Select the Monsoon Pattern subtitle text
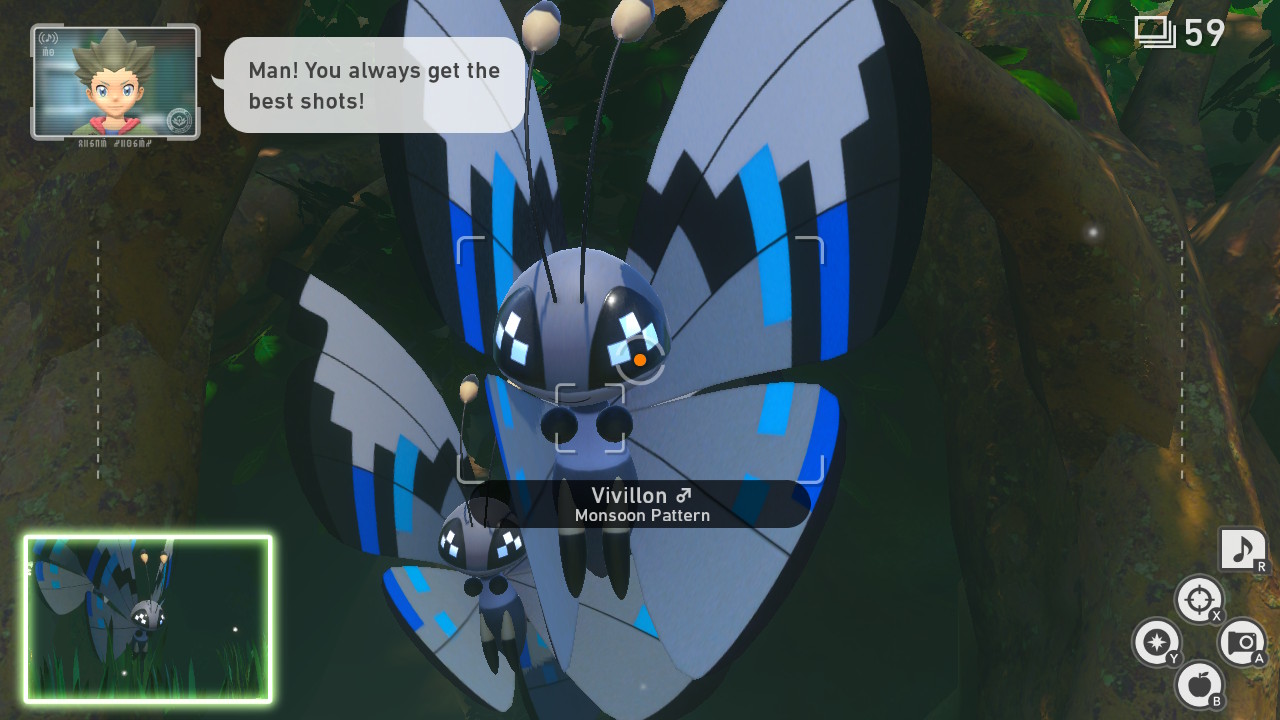This screenshot has width=1280, height=720. [643, 515]
